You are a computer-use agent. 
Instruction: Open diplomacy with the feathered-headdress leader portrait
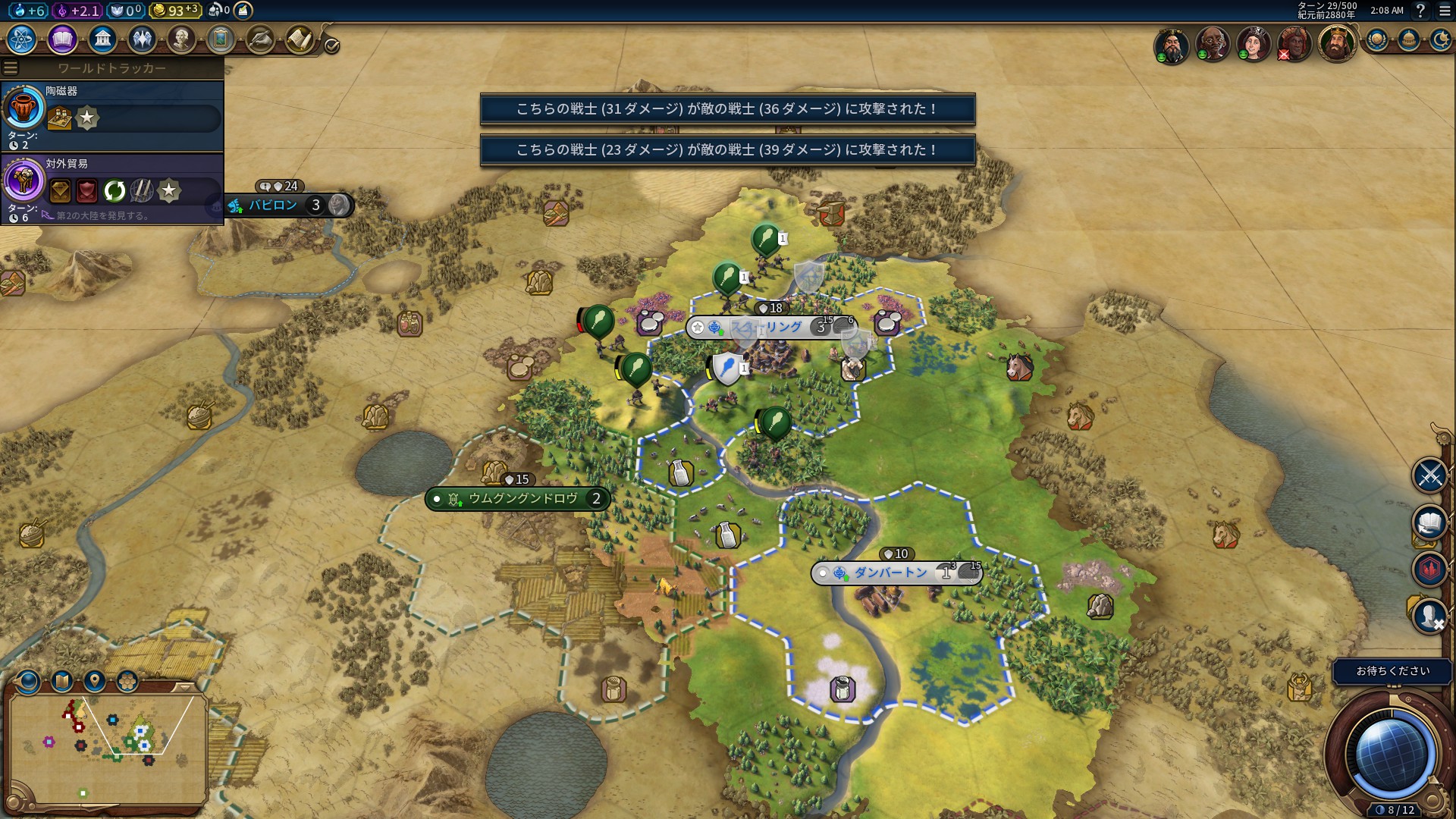(x=1294, y=43)
